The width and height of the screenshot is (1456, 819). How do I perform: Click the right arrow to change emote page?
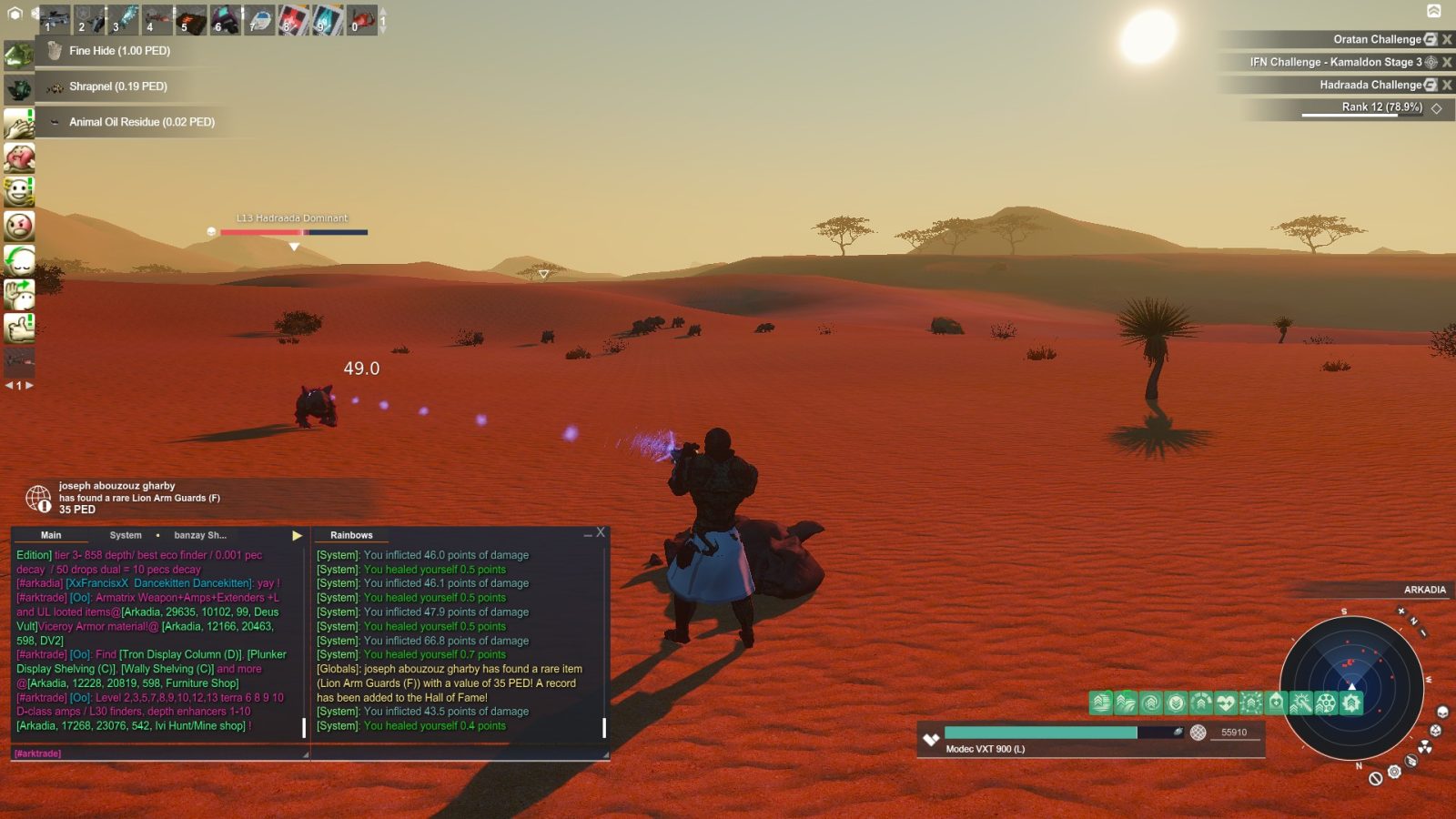coord(28,385)
